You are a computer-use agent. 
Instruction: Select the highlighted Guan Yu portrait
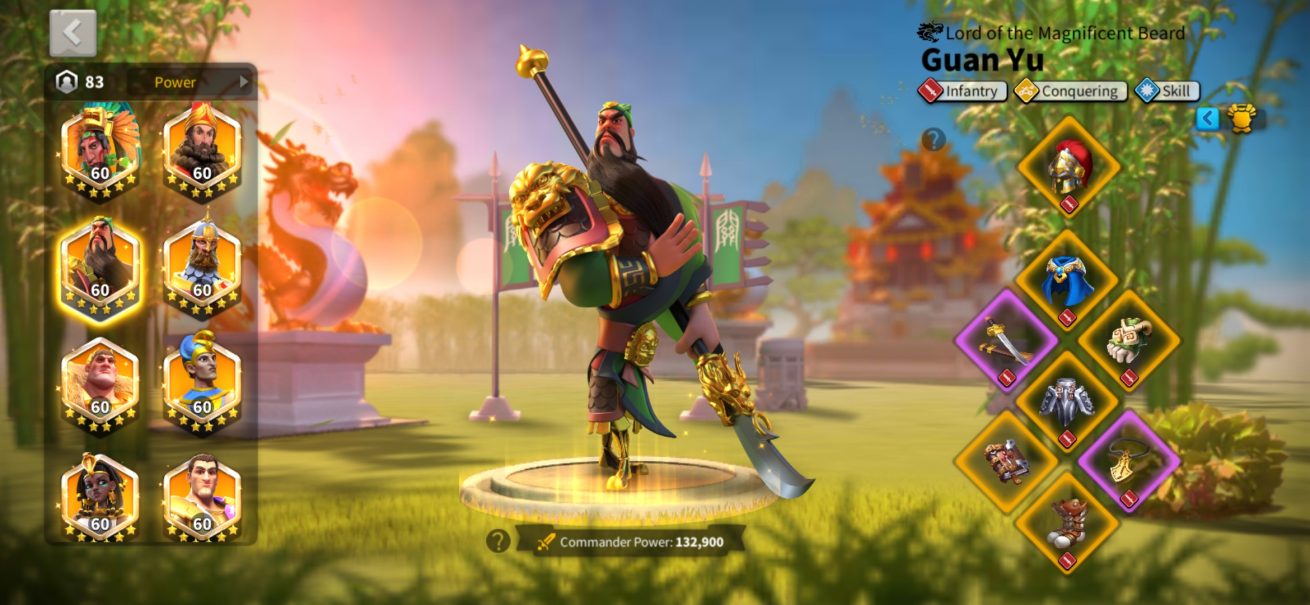tap(100, 264)
